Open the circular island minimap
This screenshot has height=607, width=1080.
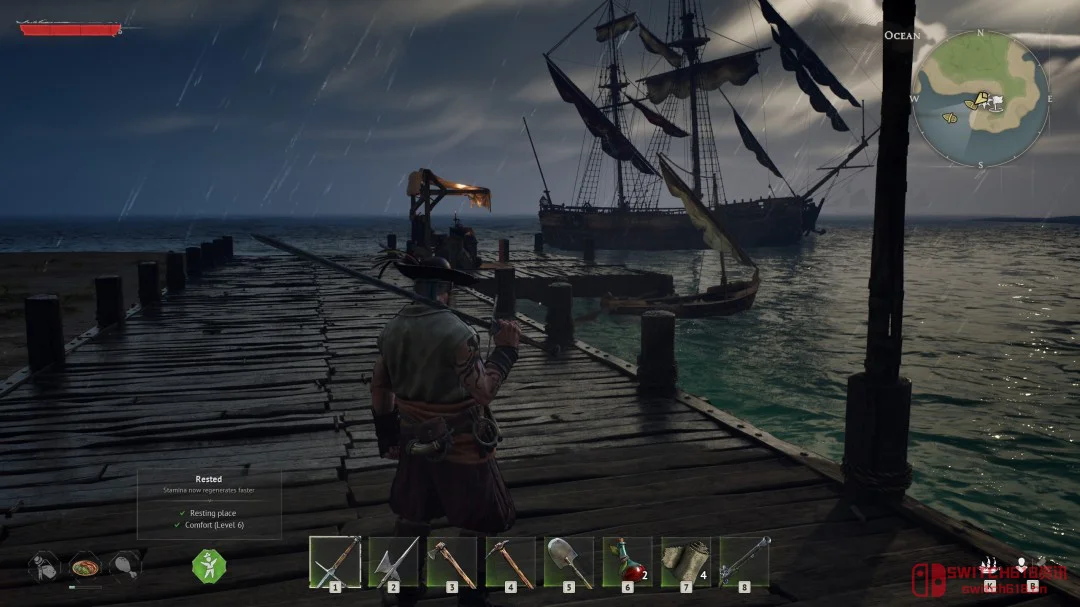coord(981,99)
